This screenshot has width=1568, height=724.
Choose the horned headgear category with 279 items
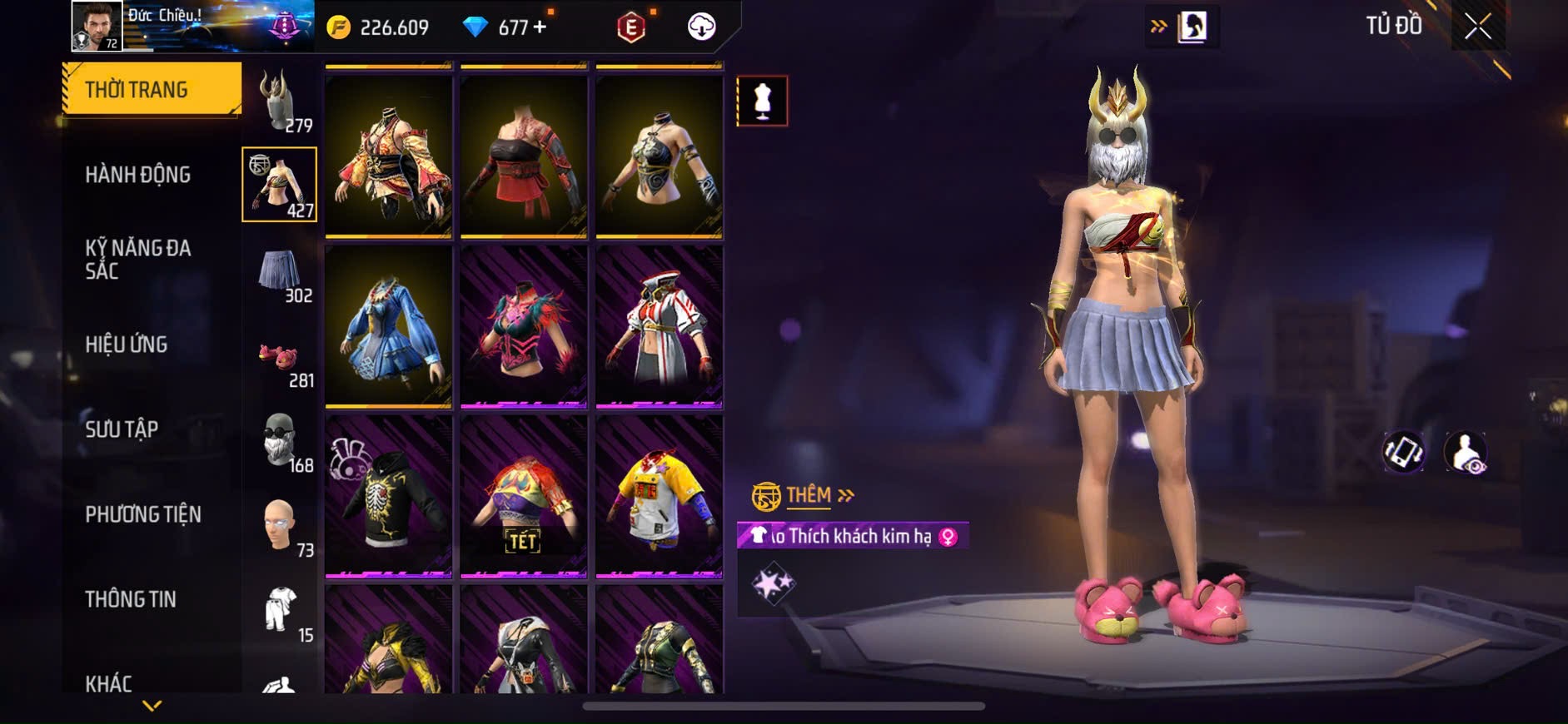pos(280,100)
